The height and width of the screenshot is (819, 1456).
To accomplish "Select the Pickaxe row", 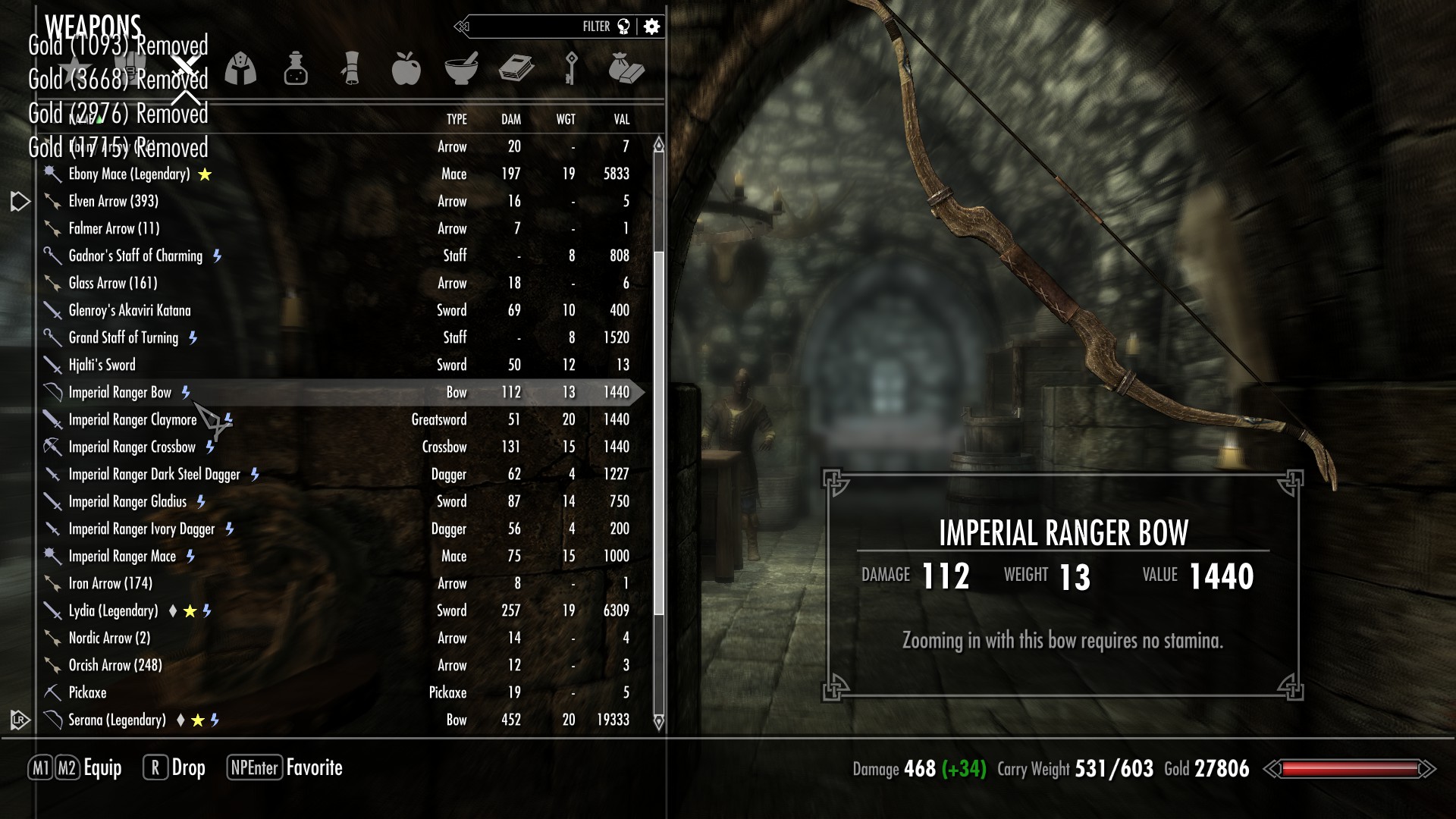I will 88,693.
